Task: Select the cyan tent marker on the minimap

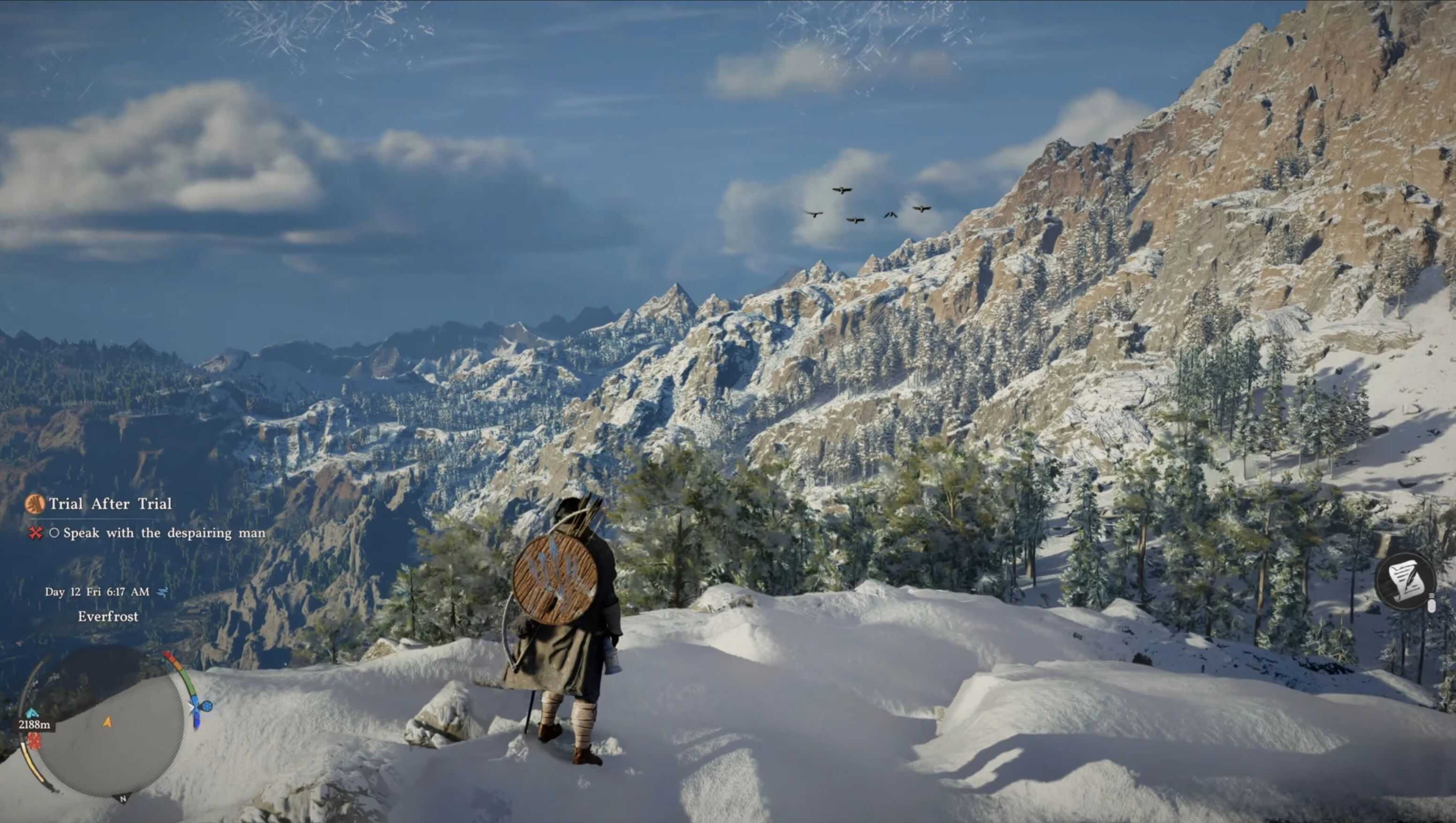Action: 32,713
